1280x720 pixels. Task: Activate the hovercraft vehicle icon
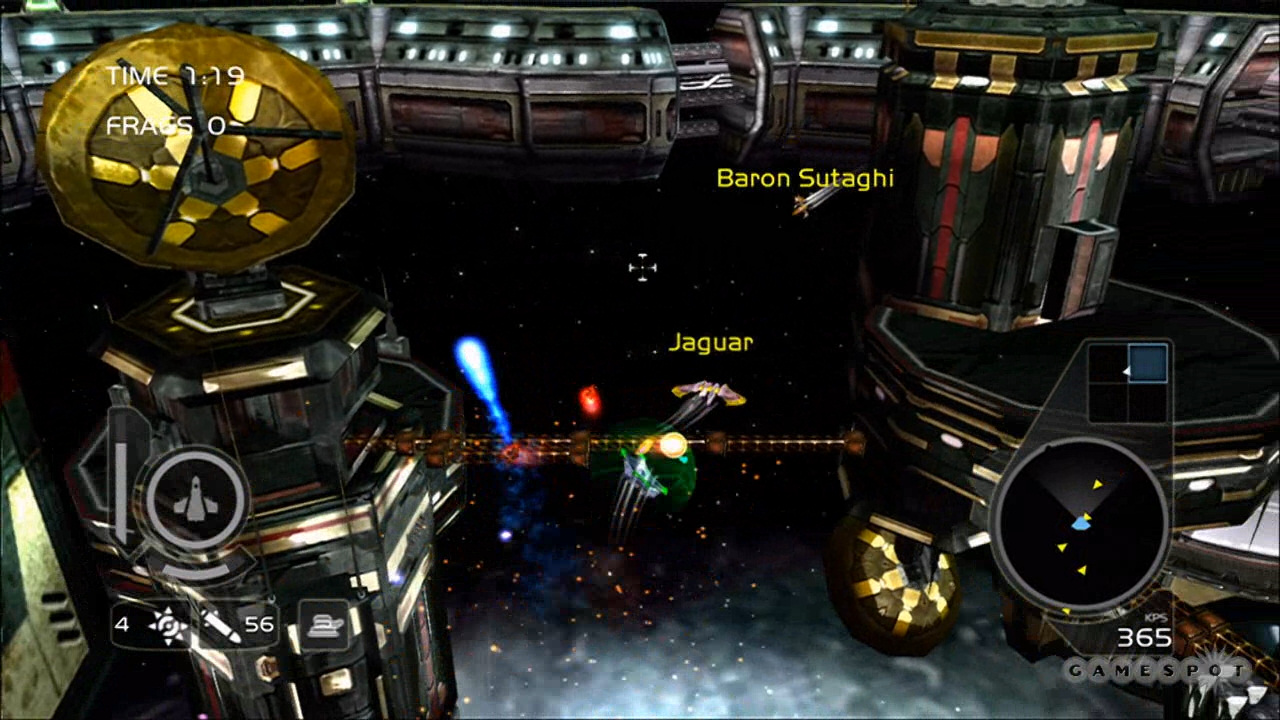[x=324, y=626]
